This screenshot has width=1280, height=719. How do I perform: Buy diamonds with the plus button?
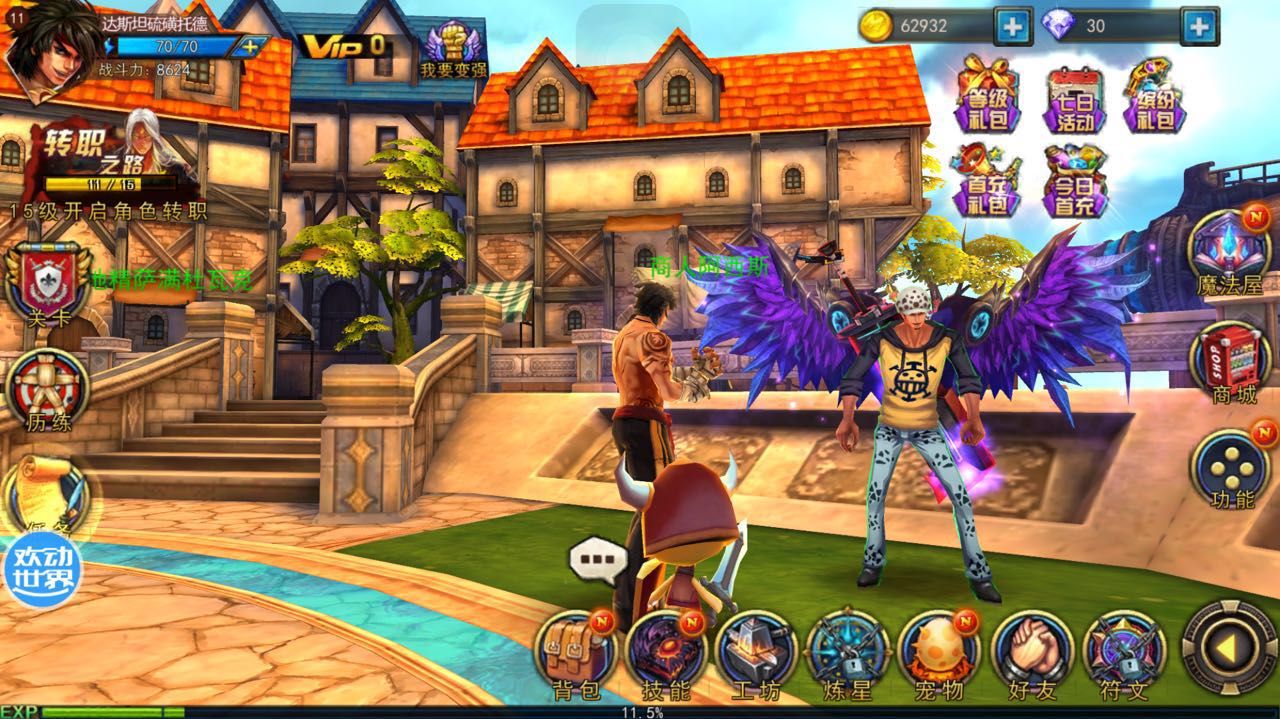click(1198, 26)
